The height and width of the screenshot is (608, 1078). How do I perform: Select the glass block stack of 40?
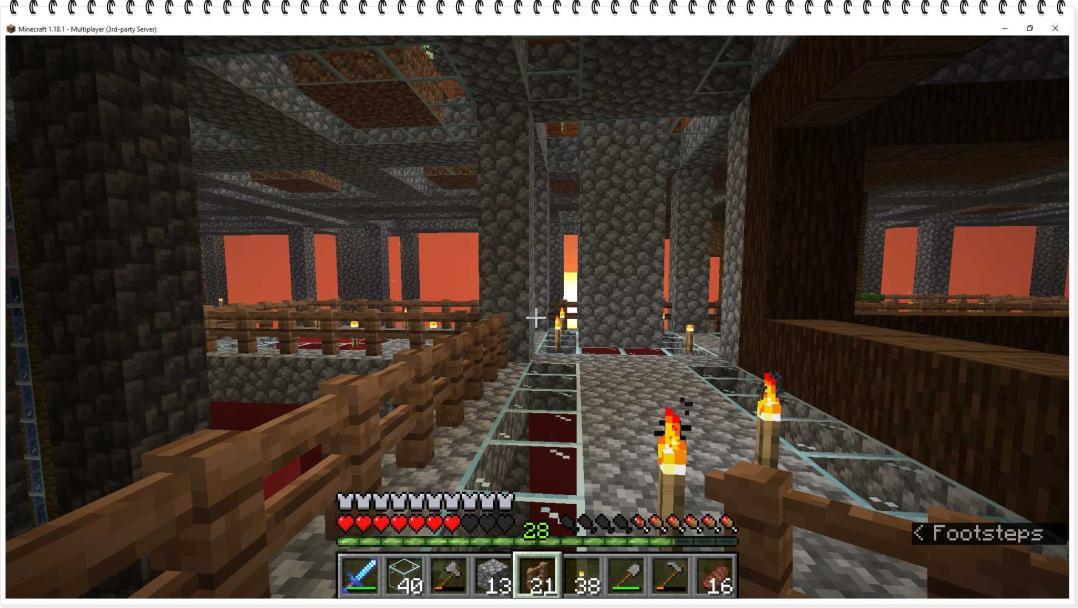point(403,575)
